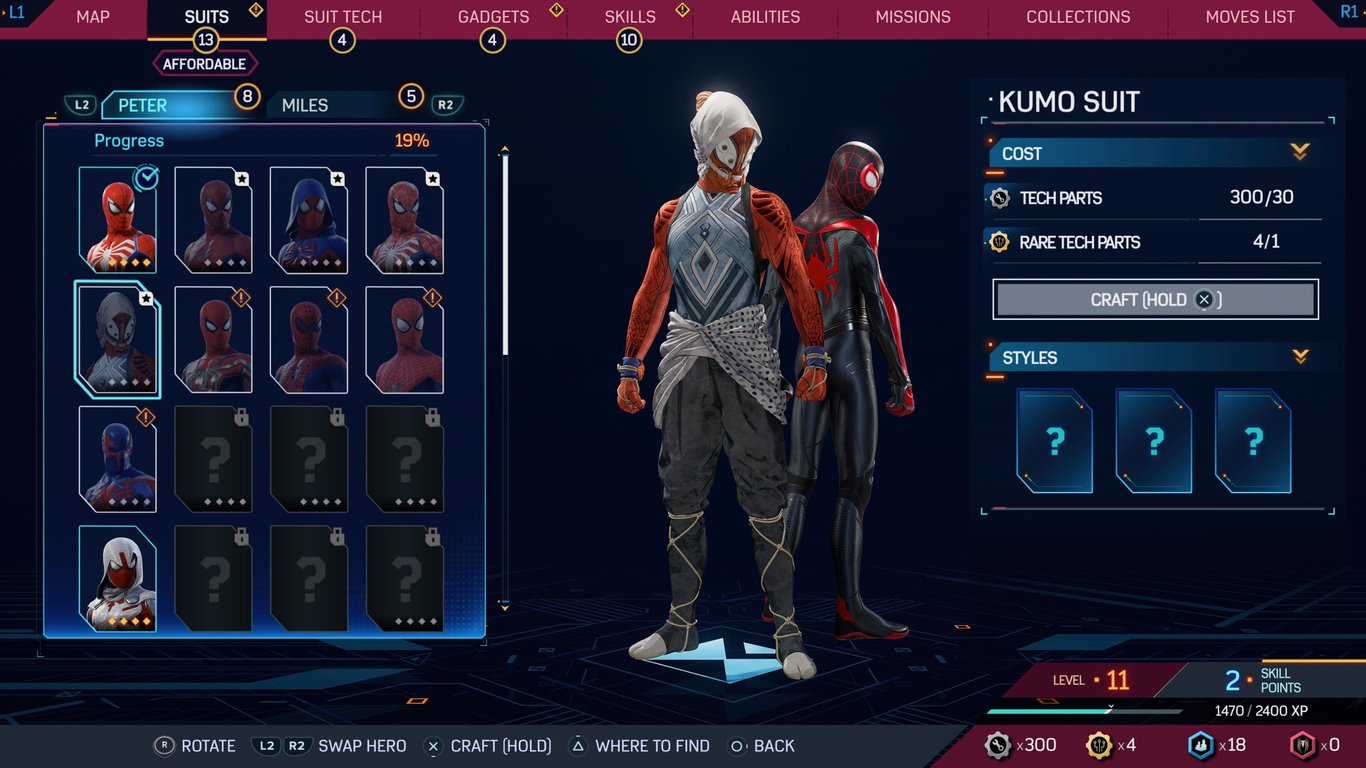Choose the blue hooded suit thumbnail
This screenshot has height=768, width=1366.
click(x=309, y=220)
